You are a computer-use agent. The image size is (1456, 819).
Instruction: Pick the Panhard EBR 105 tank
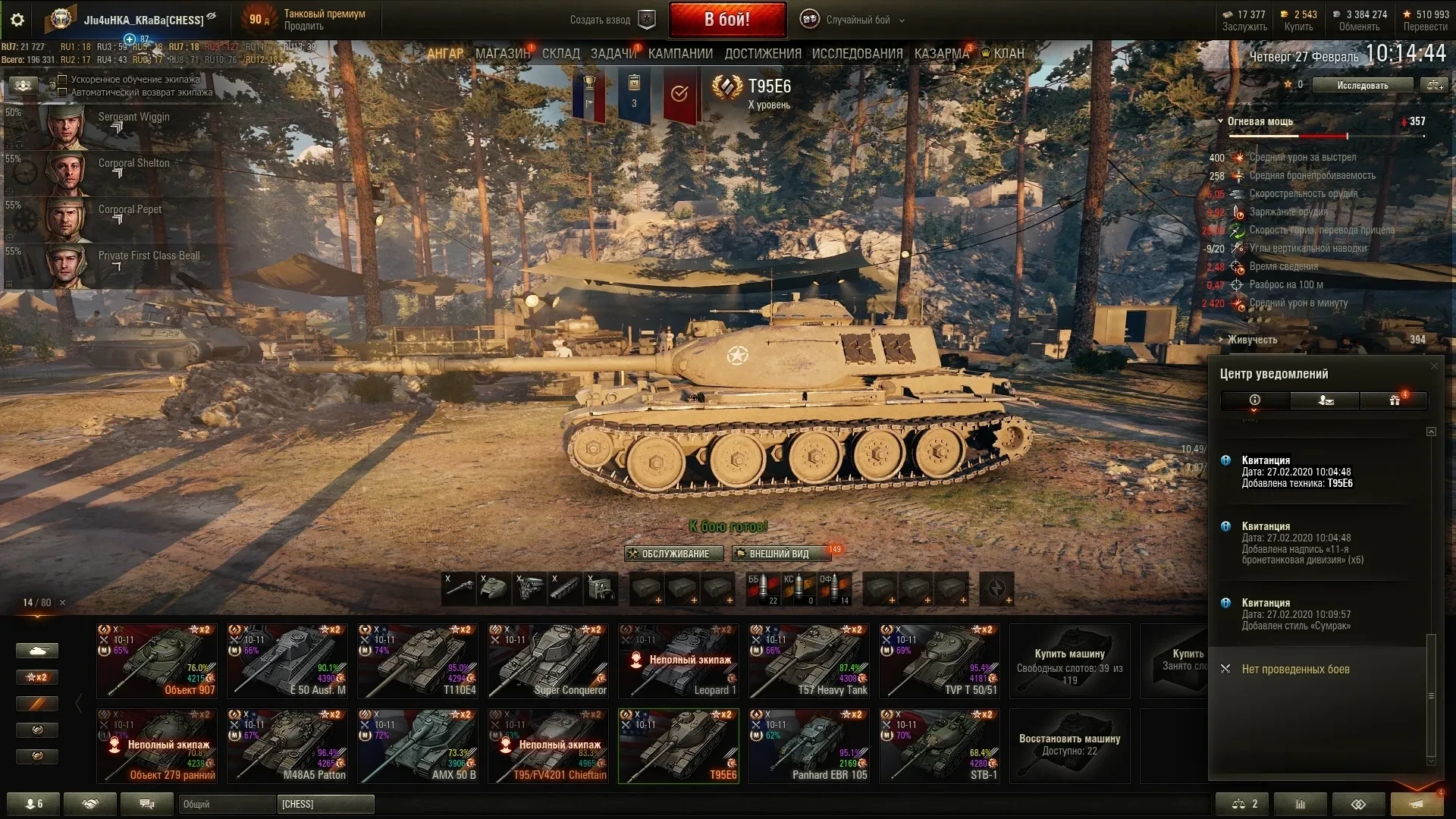(808, 745)
